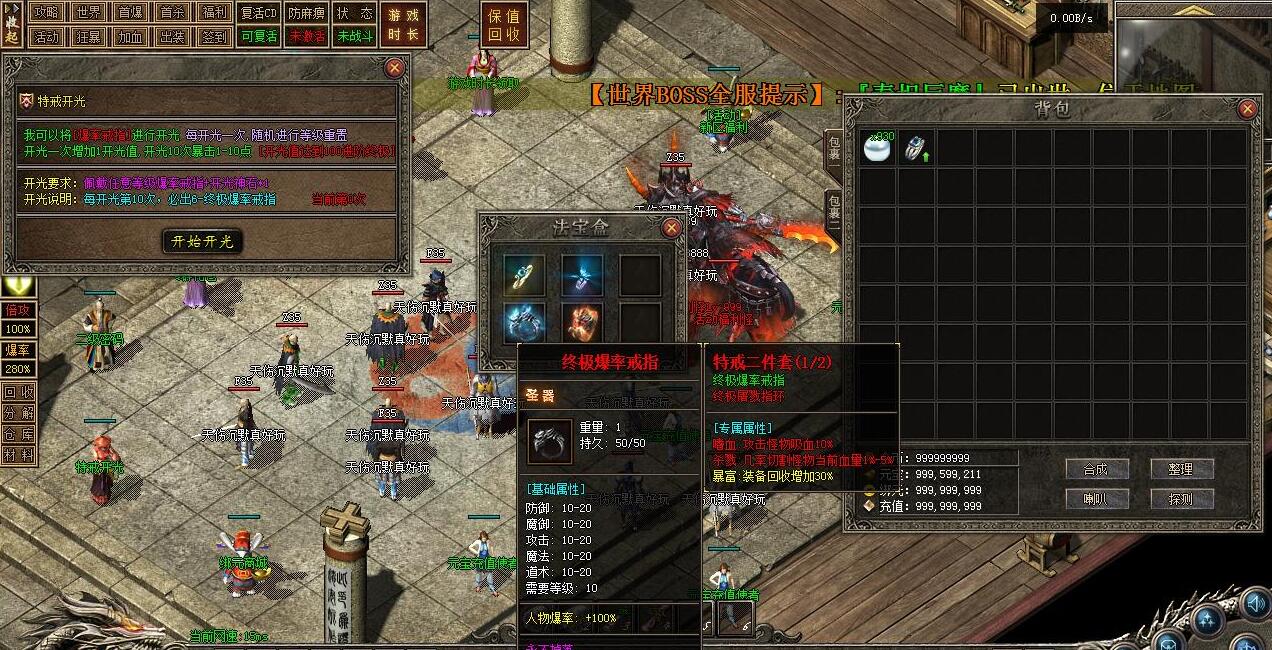Open the 回收 recycle side button
This screenshot has width=1272, height=650.
coord(17,392)
